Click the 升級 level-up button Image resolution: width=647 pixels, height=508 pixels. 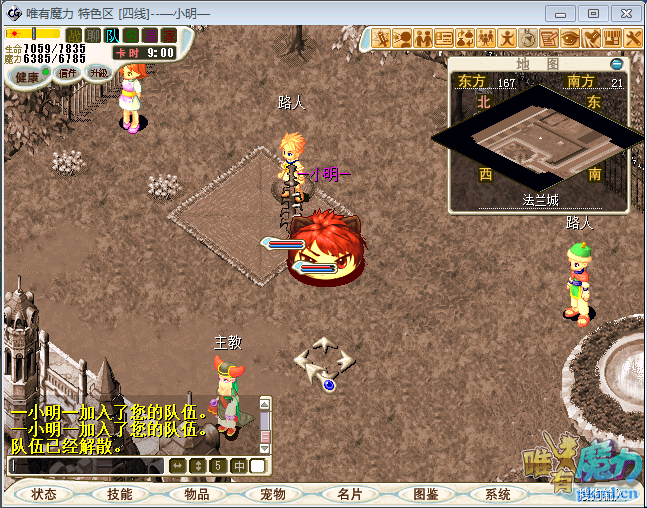pos(98,73)
